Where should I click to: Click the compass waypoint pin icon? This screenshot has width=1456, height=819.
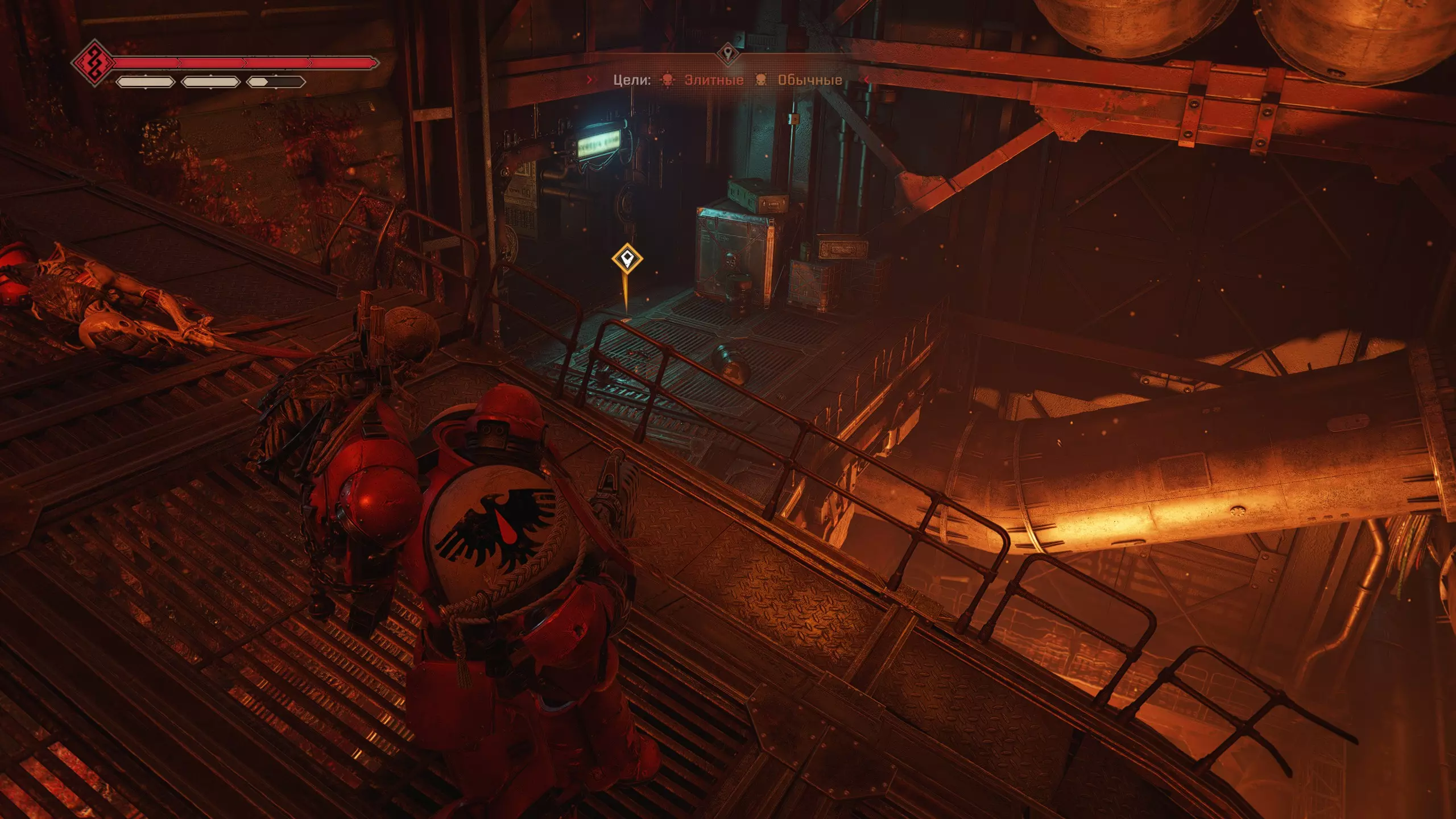coord(727,54)
